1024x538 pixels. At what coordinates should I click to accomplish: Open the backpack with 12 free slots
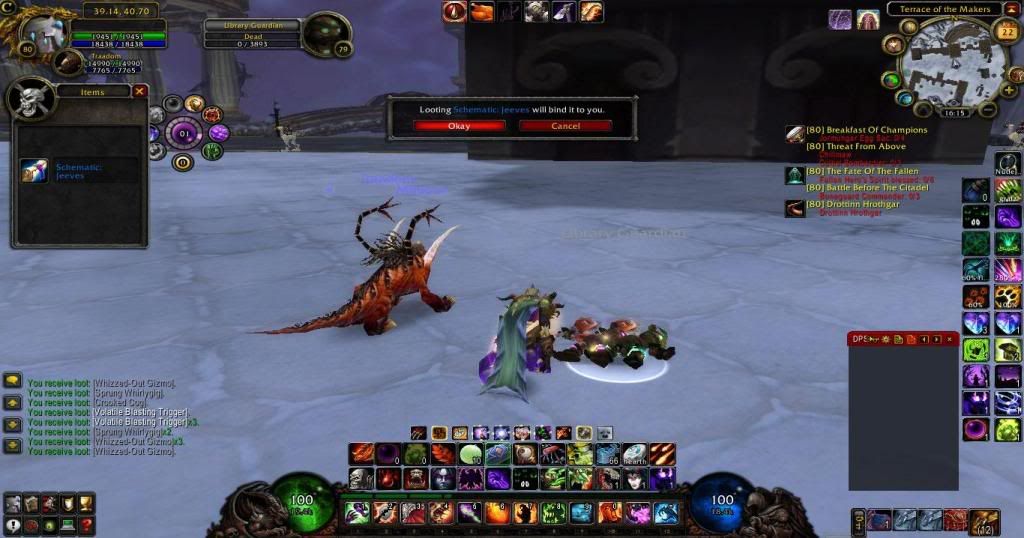coord(985,520)
